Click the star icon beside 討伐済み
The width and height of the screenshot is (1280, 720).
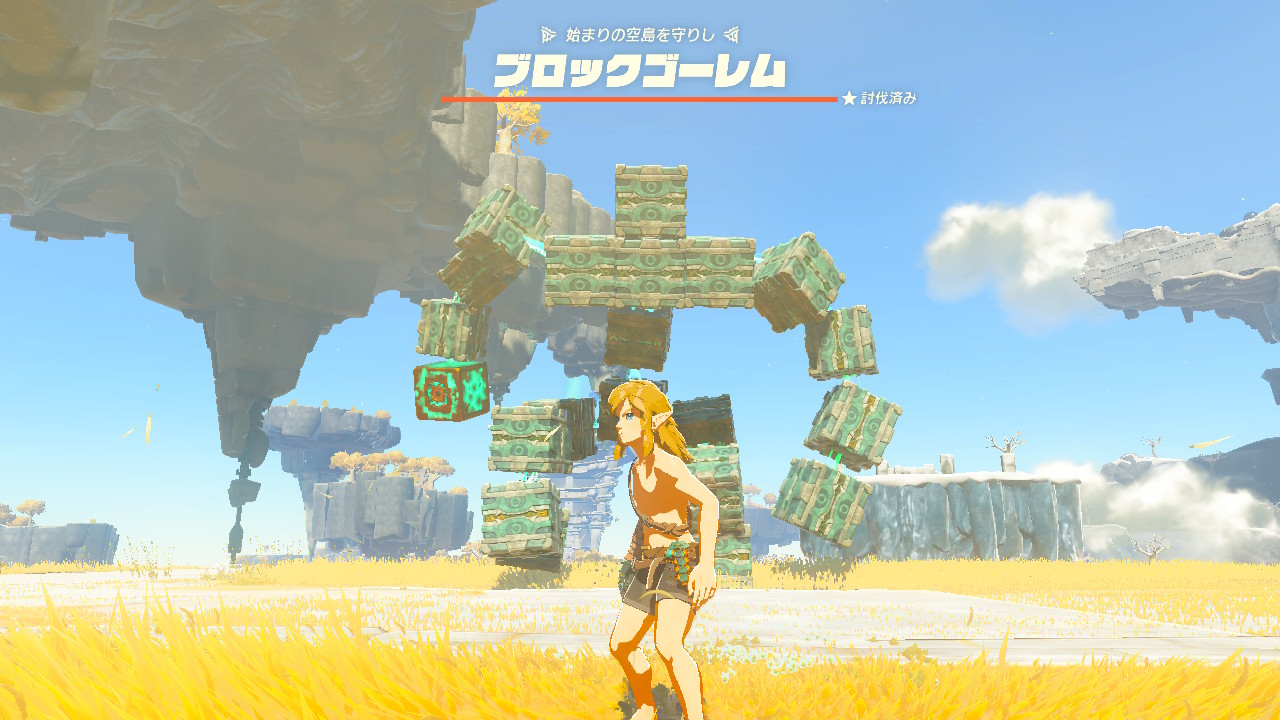point(848,98)
